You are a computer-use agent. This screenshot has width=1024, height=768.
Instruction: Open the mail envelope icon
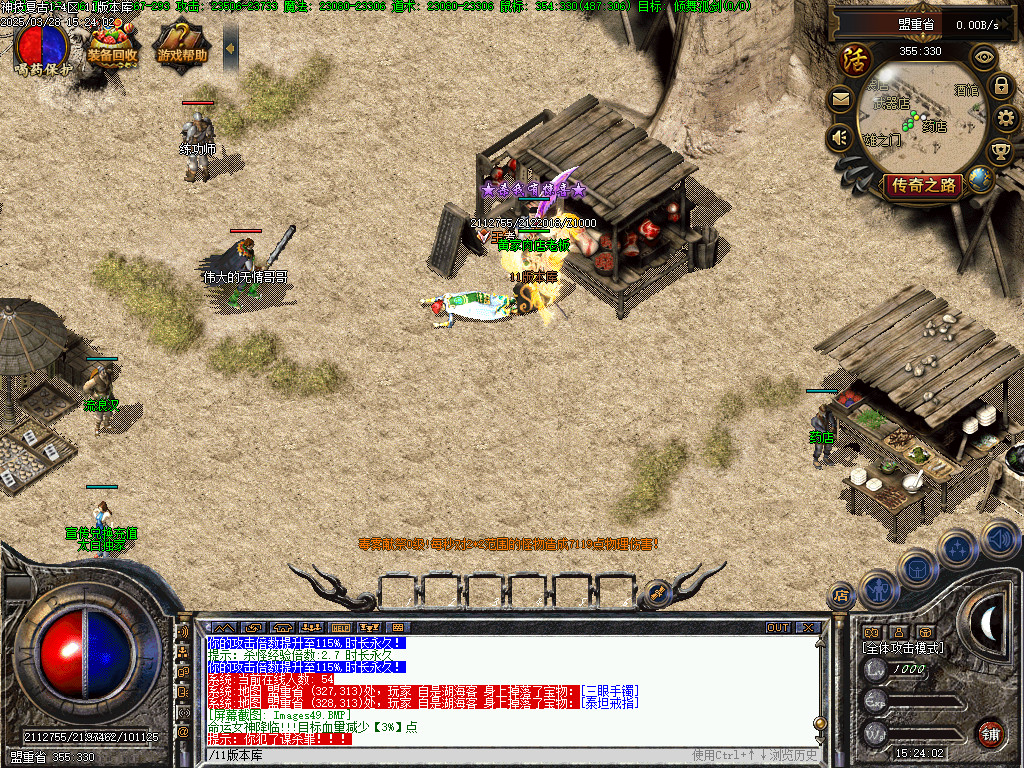[x=840, y=99]
